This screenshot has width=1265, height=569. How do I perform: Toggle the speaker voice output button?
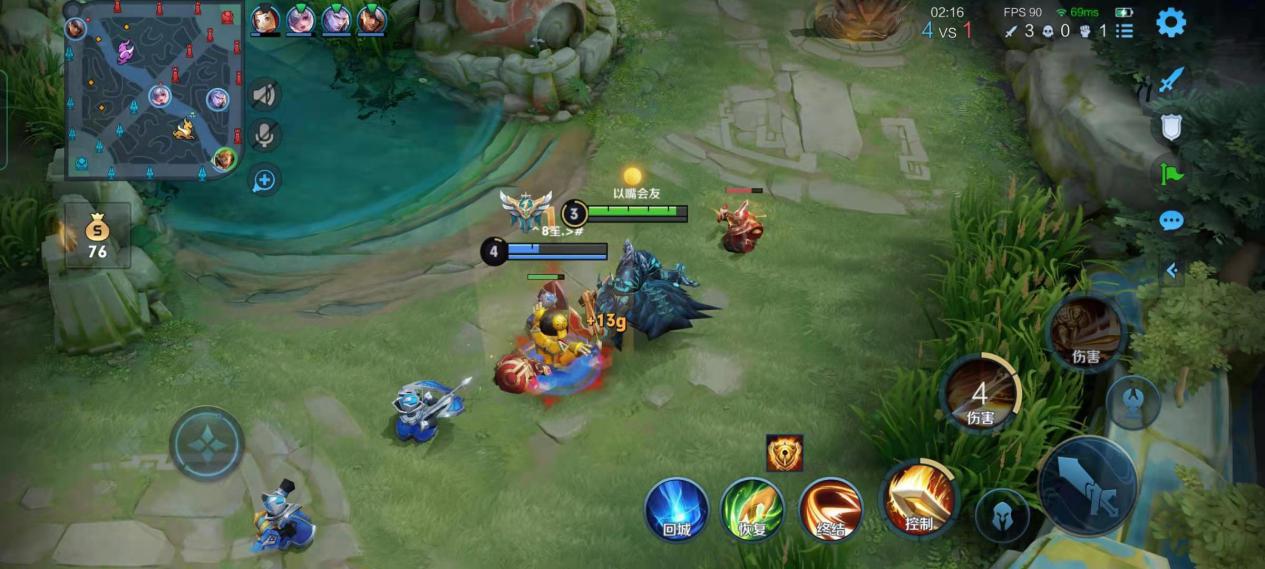264,95
